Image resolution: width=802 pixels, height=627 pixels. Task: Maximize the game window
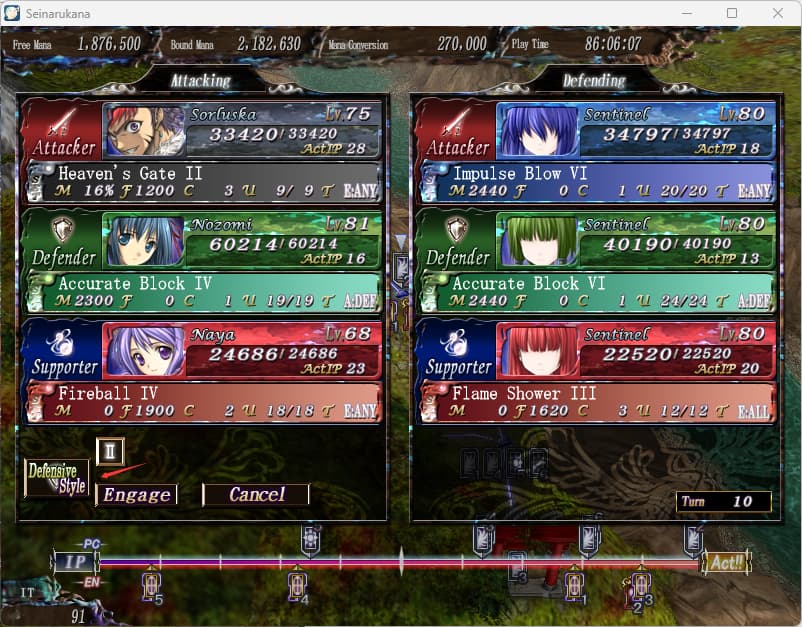pos(732,13)
